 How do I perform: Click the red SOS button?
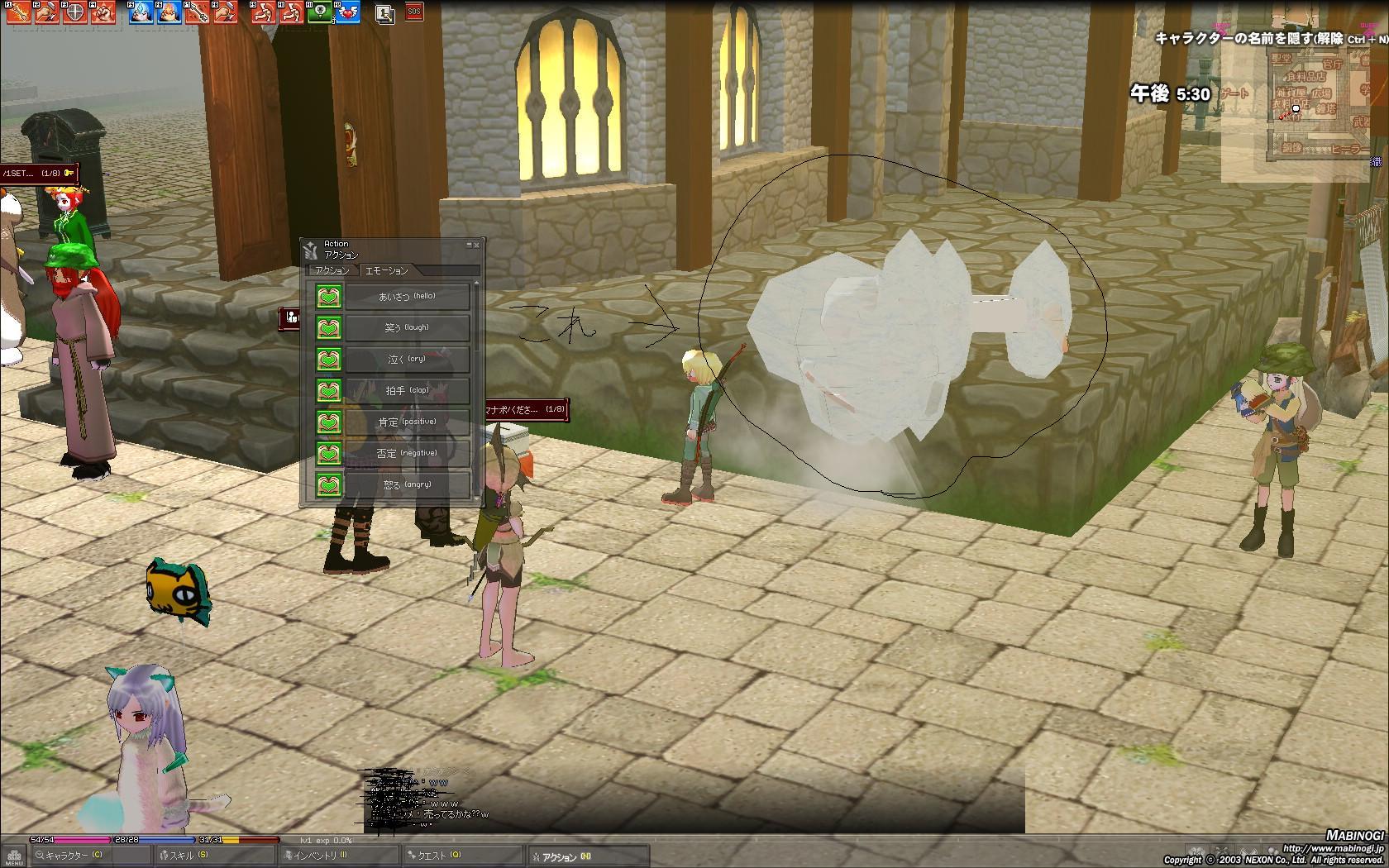[413, 12]
